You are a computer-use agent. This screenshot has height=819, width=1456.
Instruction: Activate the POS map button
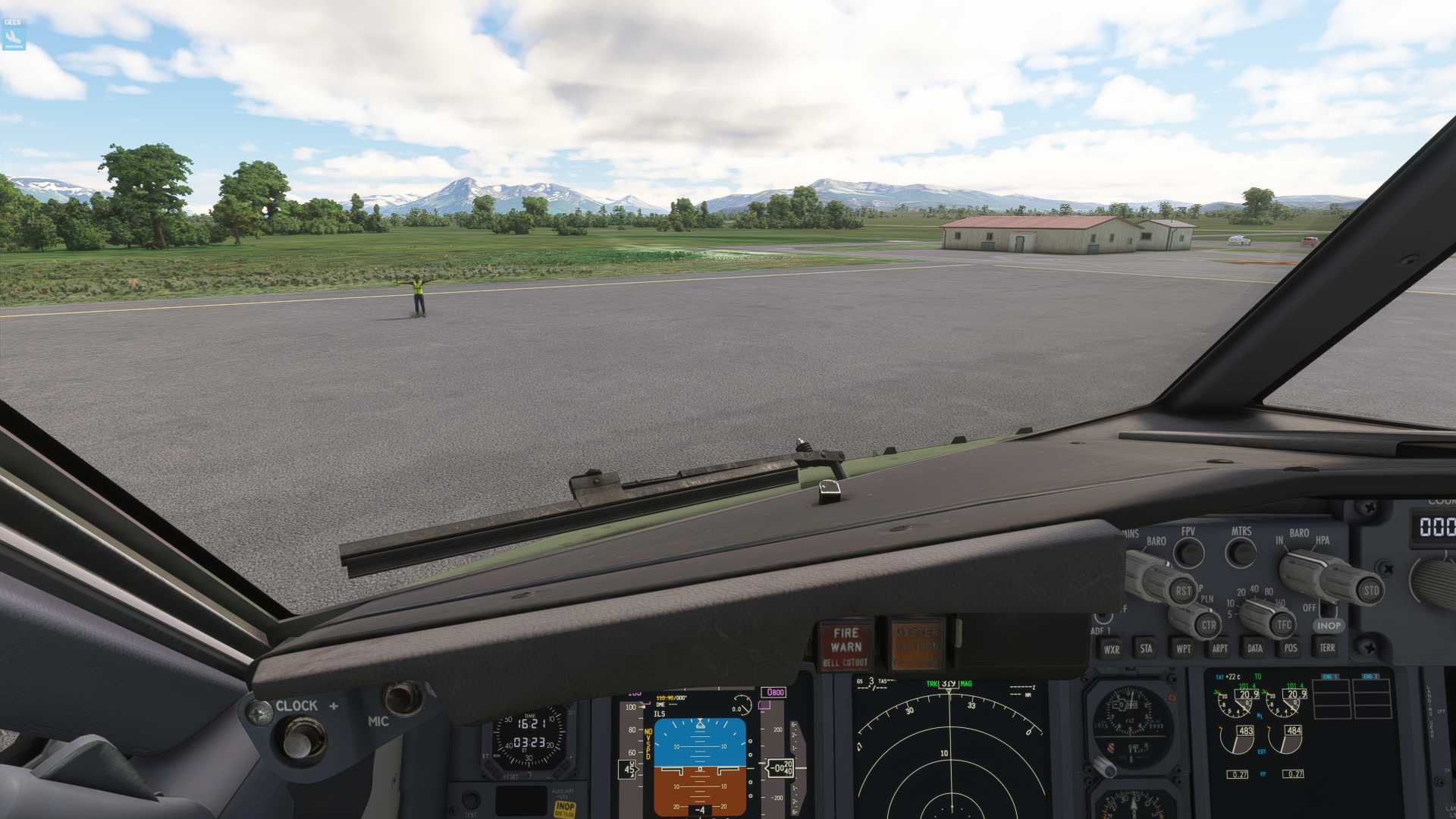click(x=1291, y=648)
